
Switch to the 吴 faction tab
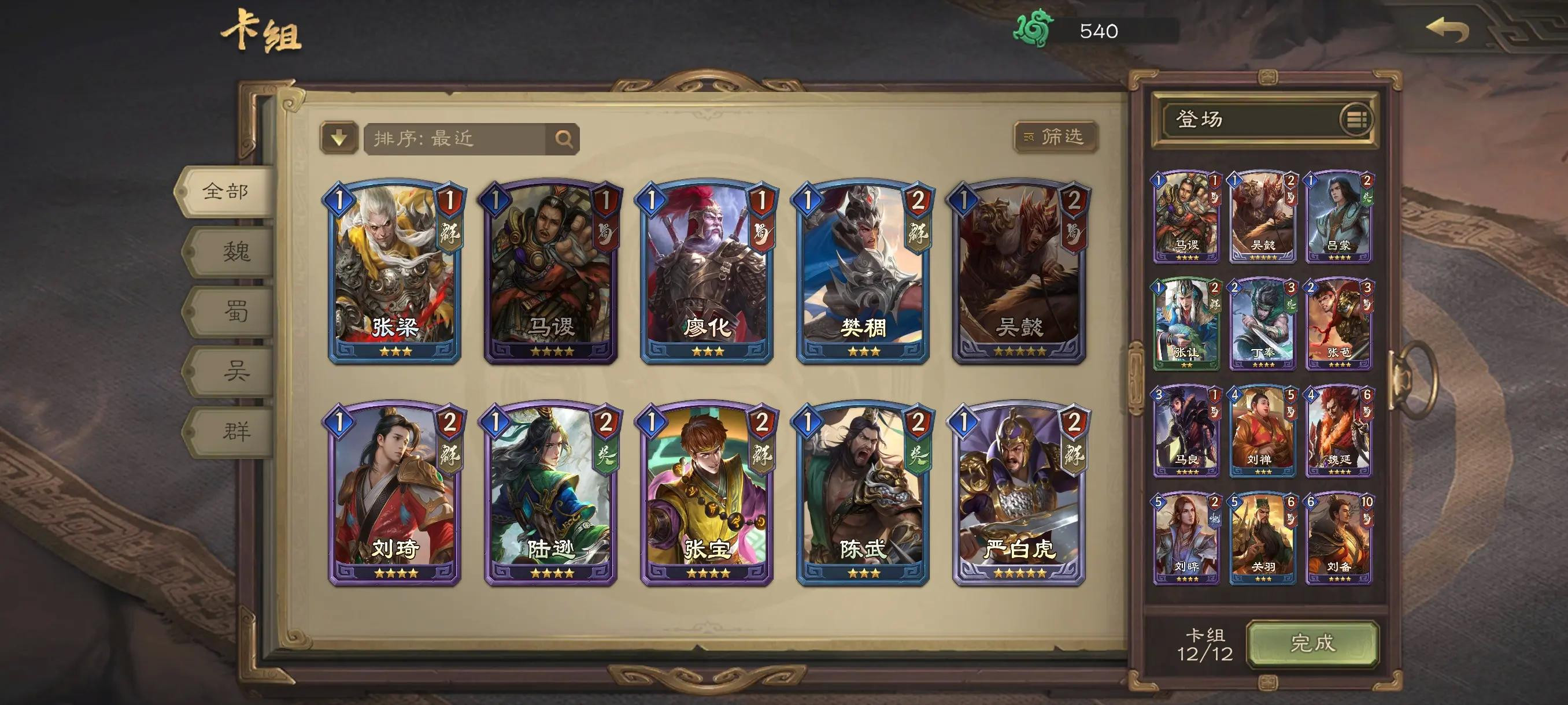click(235, 370)
